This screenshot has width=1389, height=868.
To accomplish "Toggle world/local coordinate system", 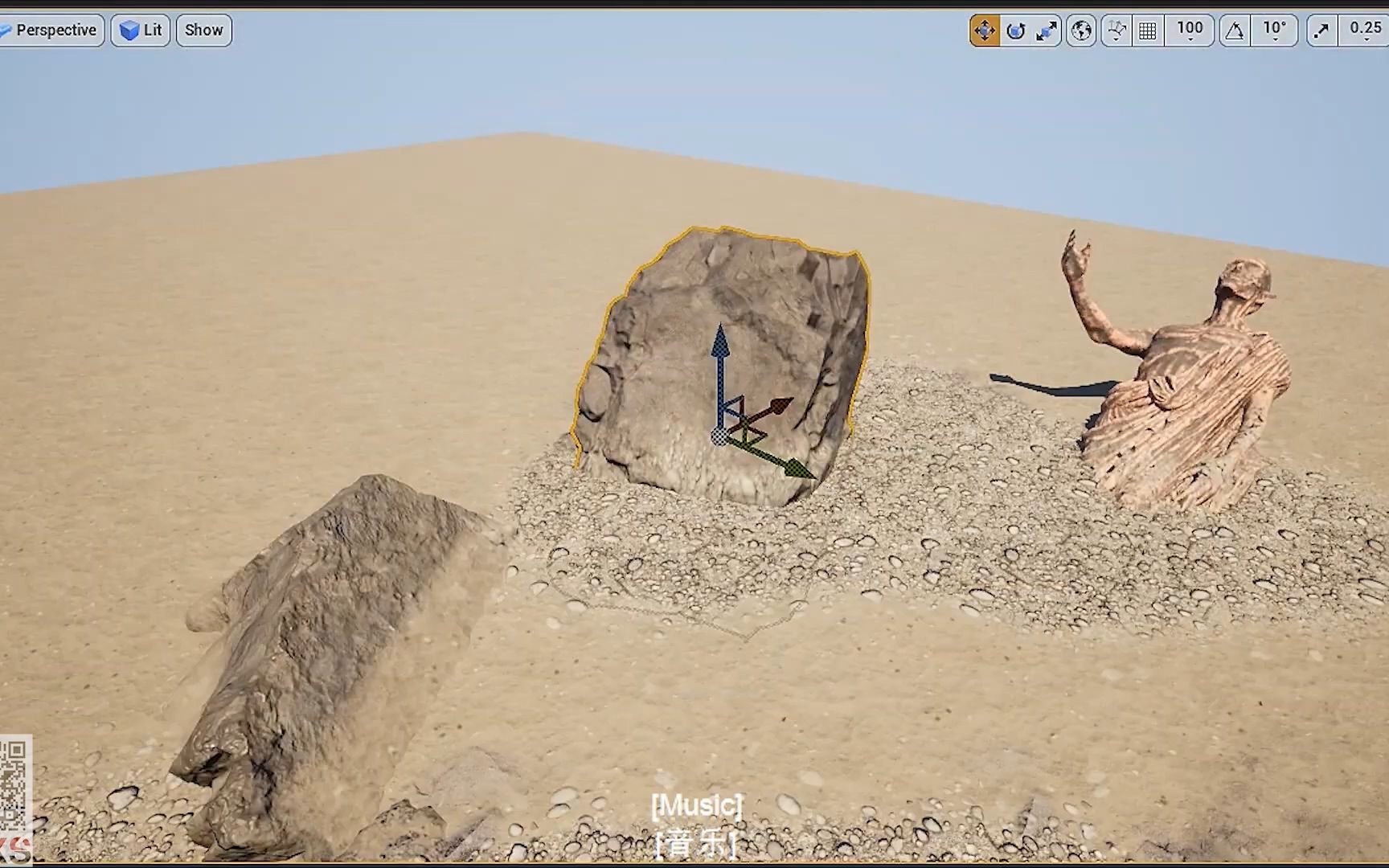I will click(x=1080, y=30).
